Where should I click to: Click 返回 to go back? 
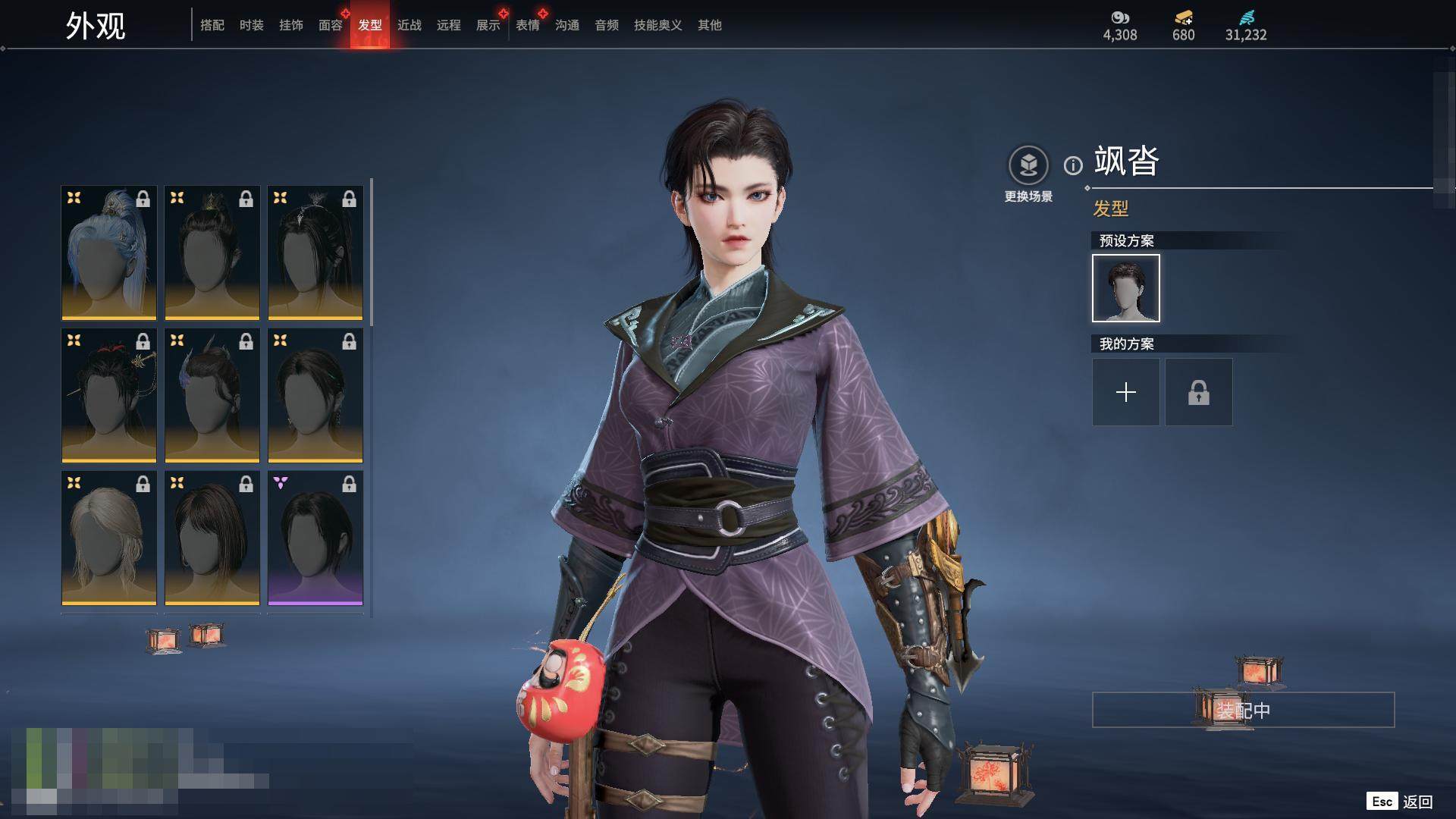(x=1417, y=802)
